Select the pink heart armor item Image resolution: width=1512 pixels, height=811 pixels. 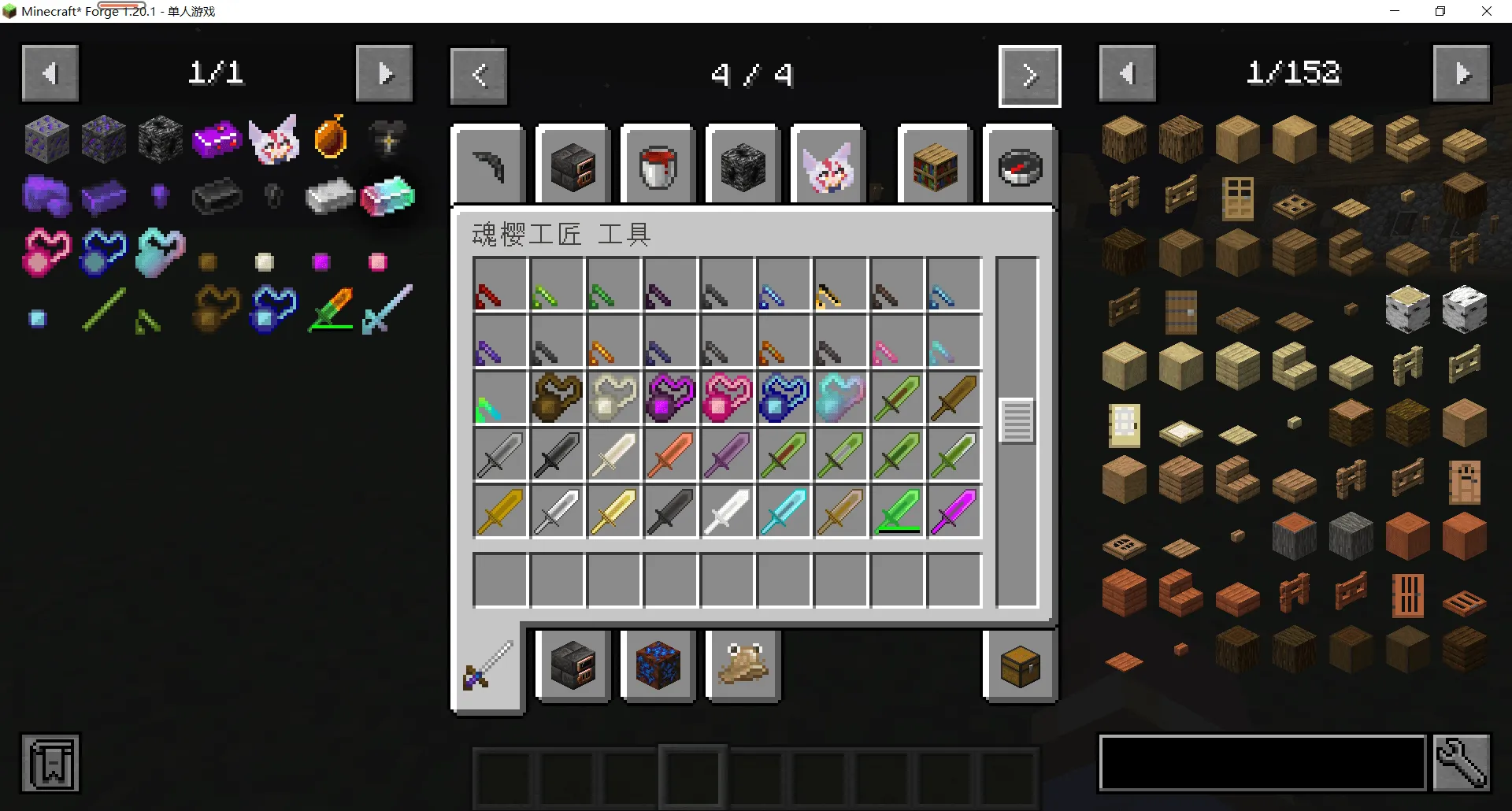727,398
